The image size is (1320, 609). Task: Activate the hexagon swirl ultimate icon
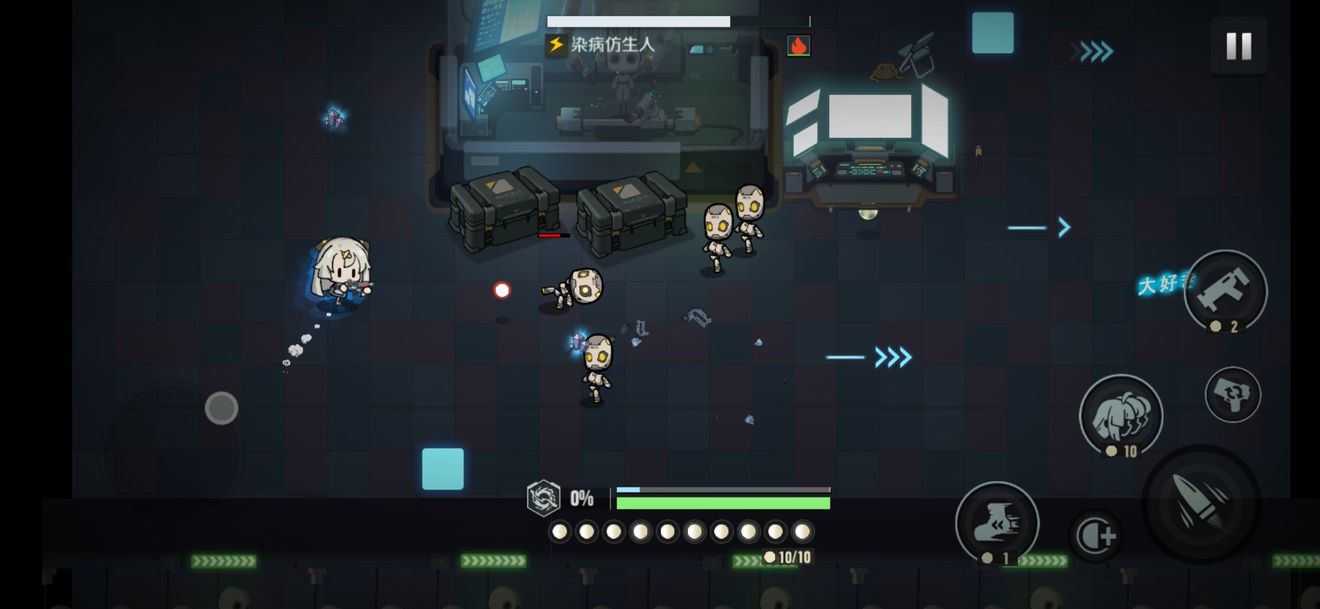[x=543, y=497]
